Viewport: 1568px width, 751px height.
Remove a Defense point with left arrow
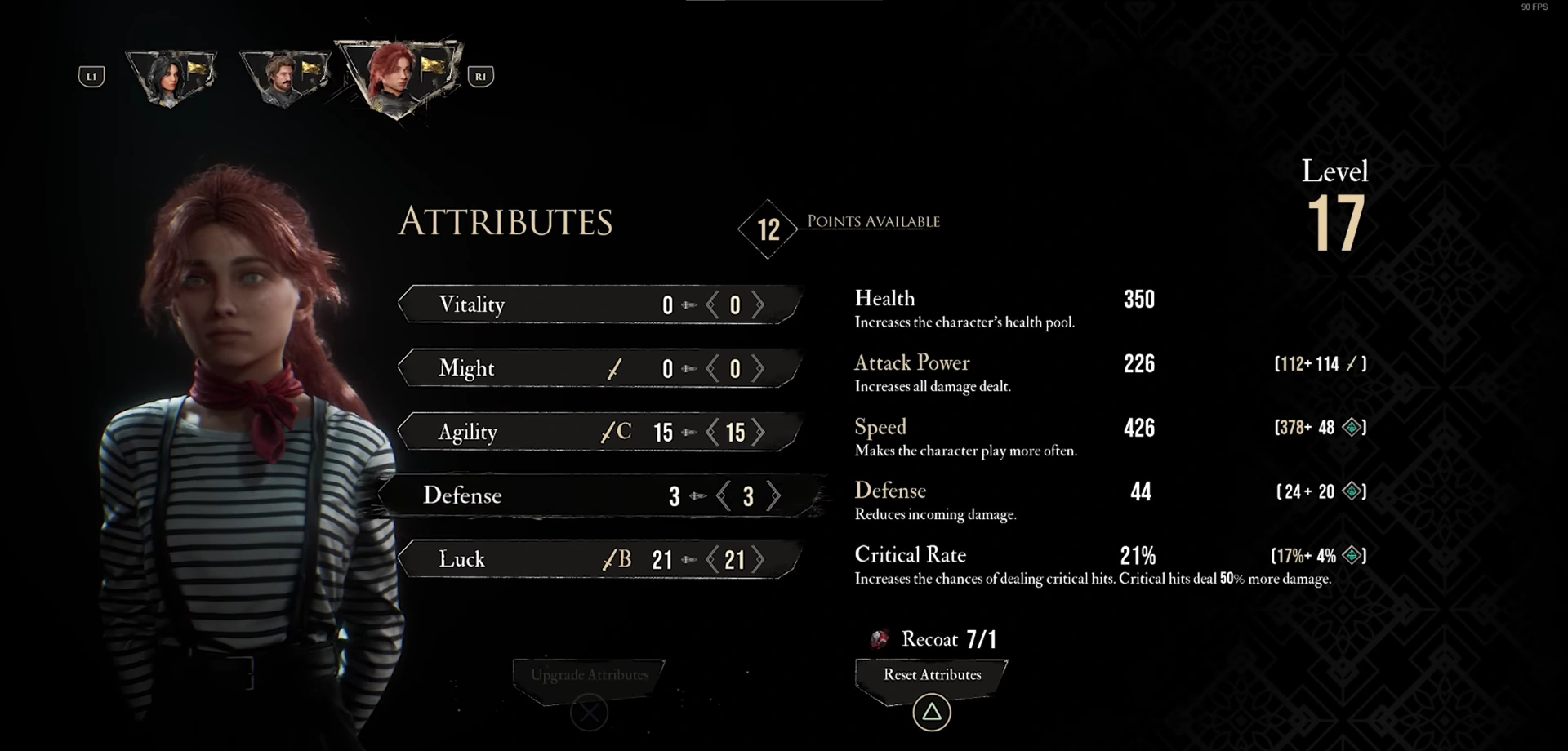pyautogui.click(x=724, y=496)
